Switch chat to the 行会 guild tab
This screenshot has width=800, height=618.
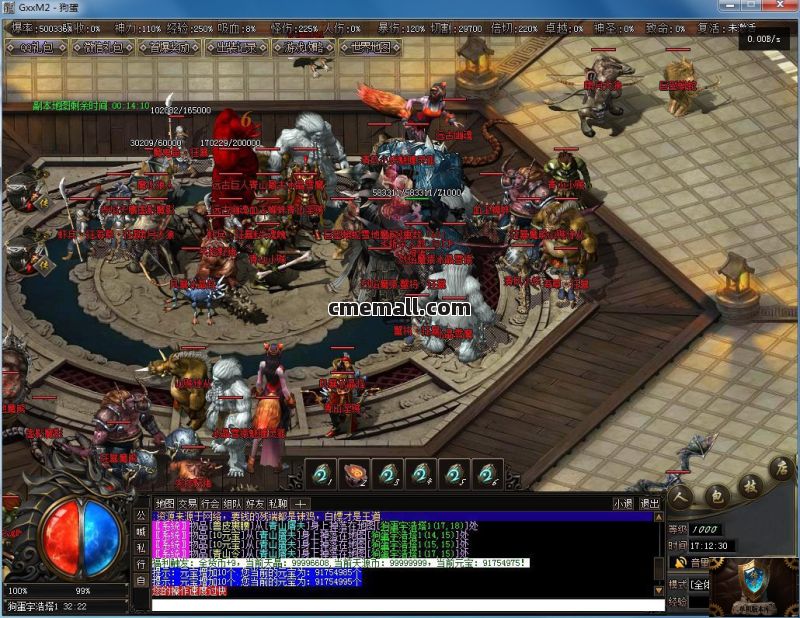coord(210,503)
